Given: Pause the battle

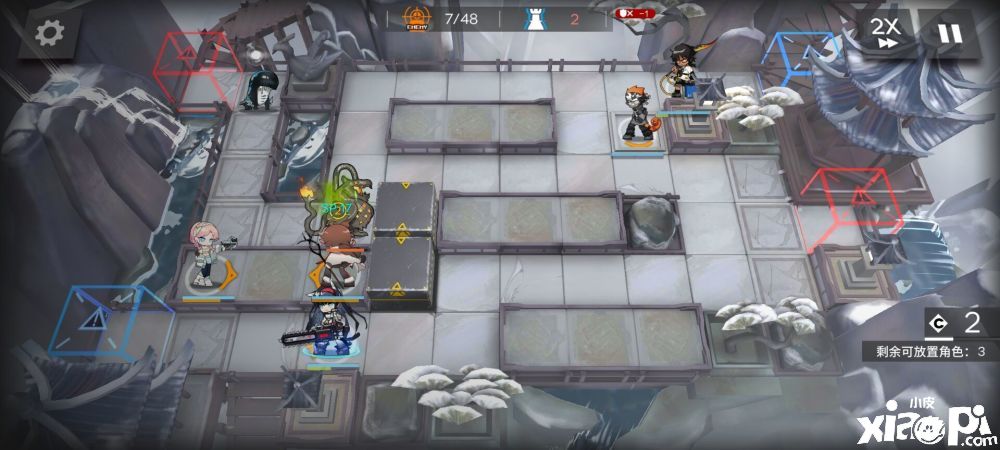Looking at the screenshot, I should tap(949, 33).
